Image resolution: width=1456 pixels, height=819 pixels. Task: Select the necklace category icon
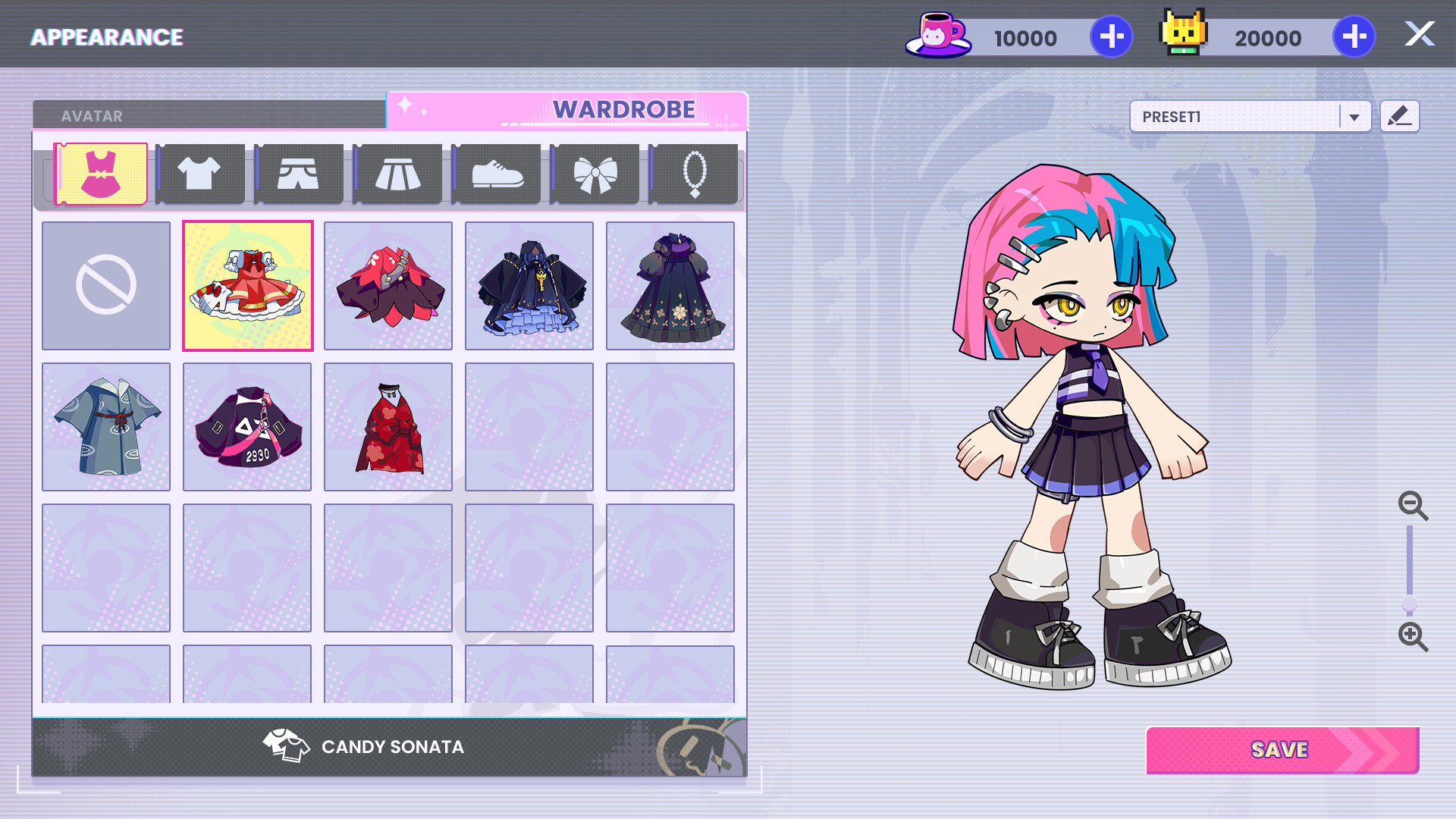point(694,173)
